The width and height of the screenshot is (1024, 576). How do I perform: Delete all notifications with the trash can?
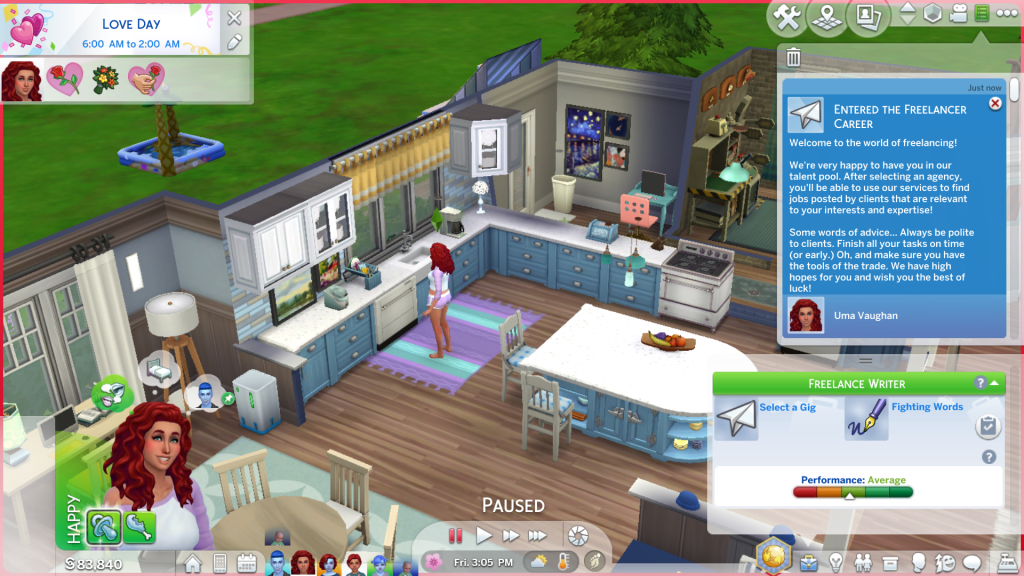point(794,58)
